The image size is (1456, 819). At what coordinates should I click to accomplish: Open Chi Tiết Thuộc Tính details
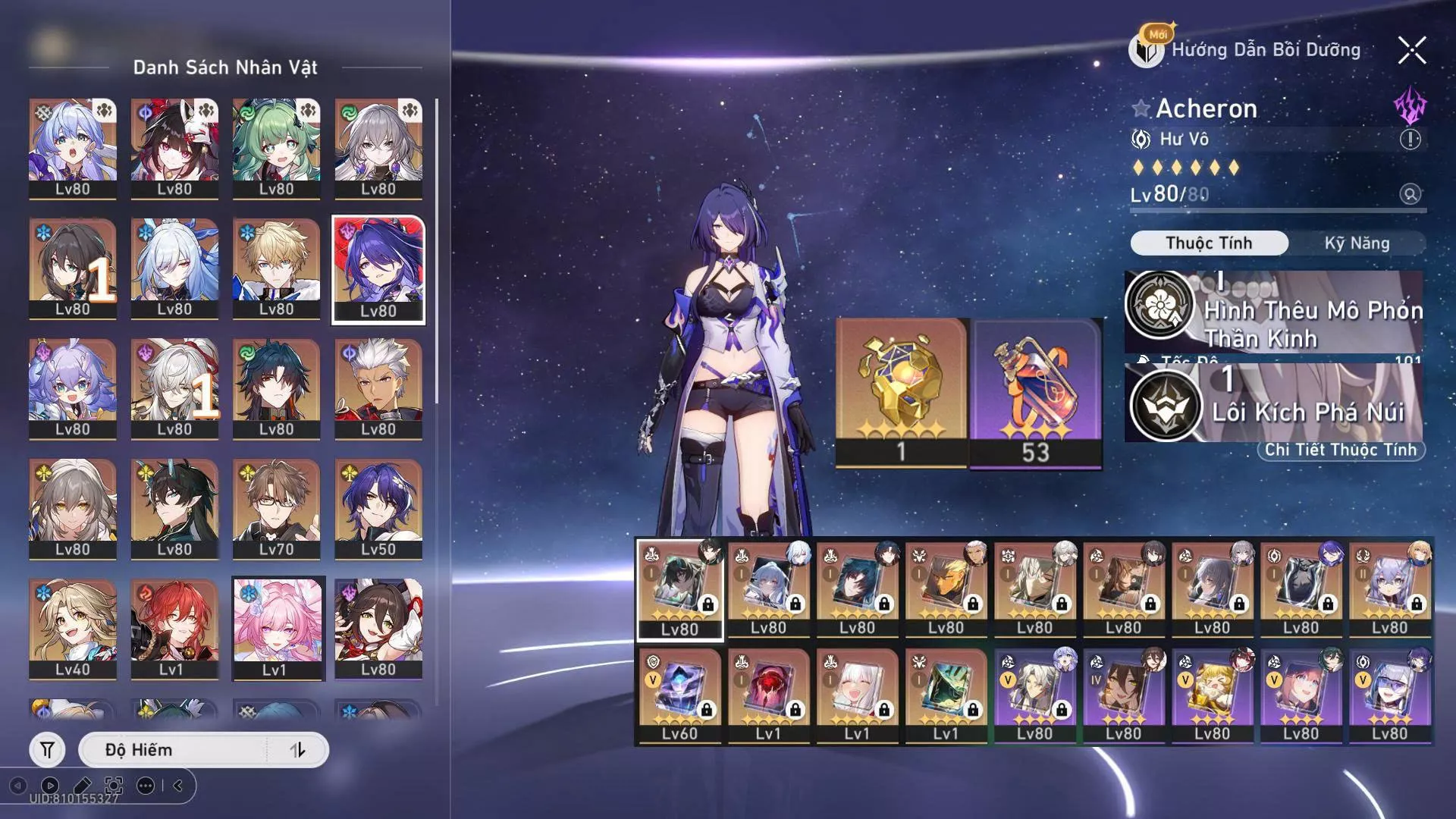pyautogui.click(x=1340, y=450)
